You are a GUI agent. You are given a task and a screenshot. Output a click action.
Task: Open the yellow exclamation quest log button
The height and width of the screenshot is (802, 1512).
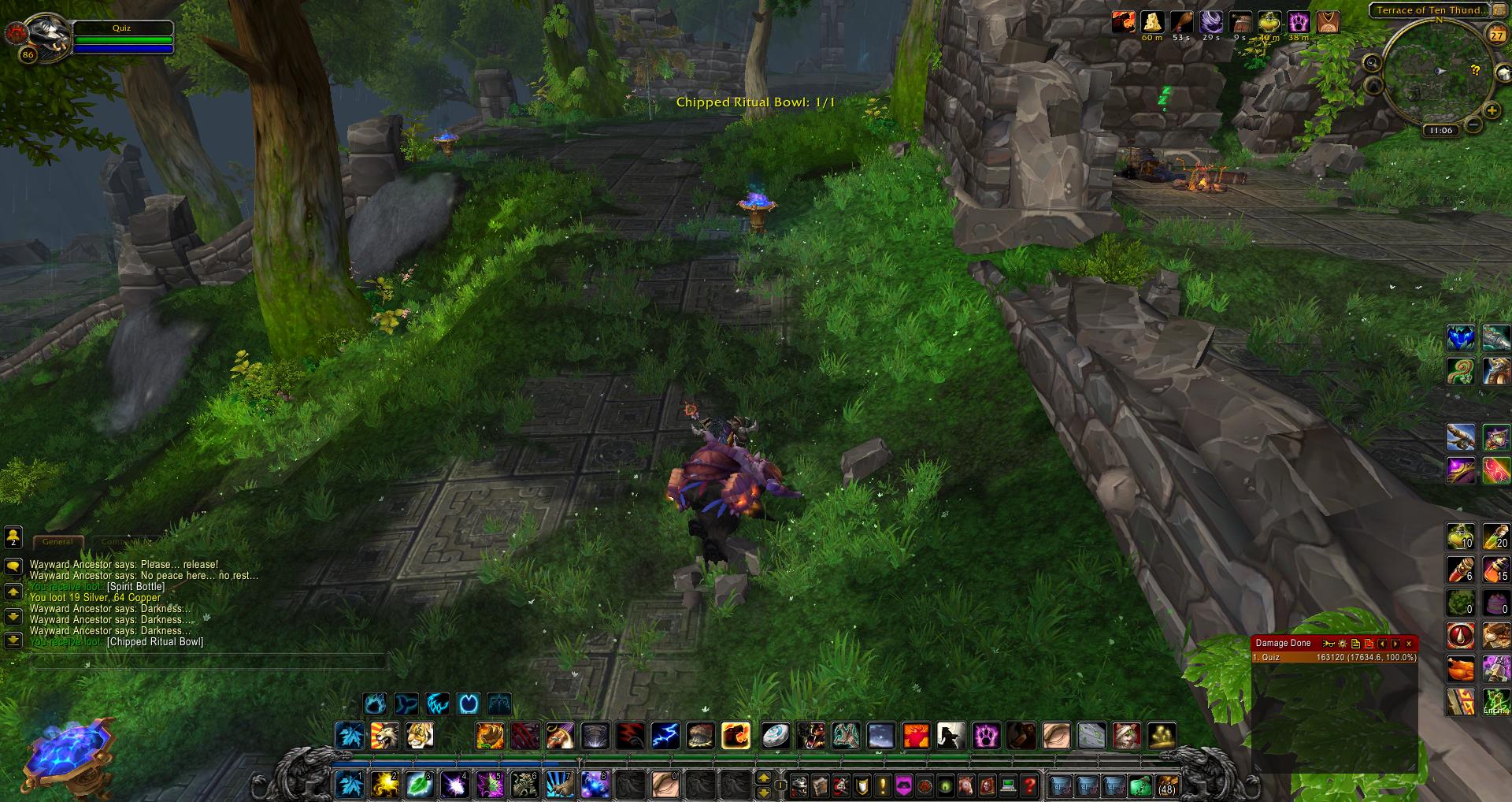point(884,785)
